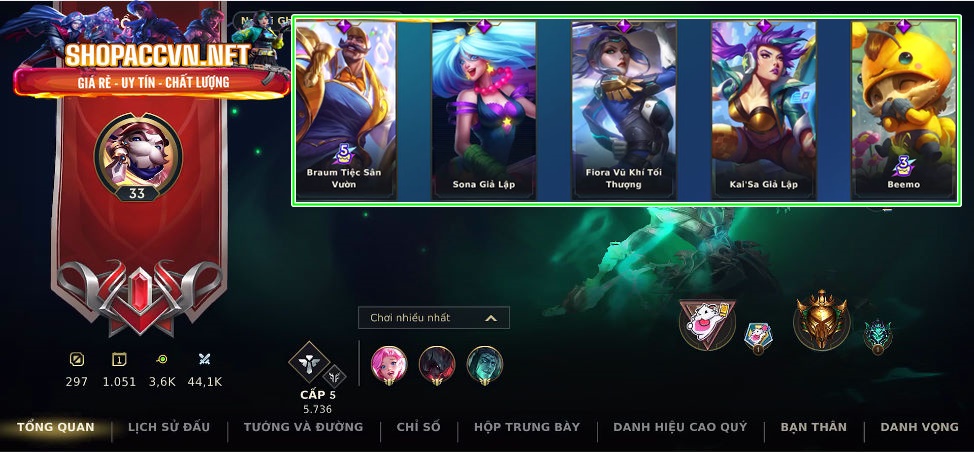Open the Lịch Sử Đấu tab

click(x=169, y=428)
